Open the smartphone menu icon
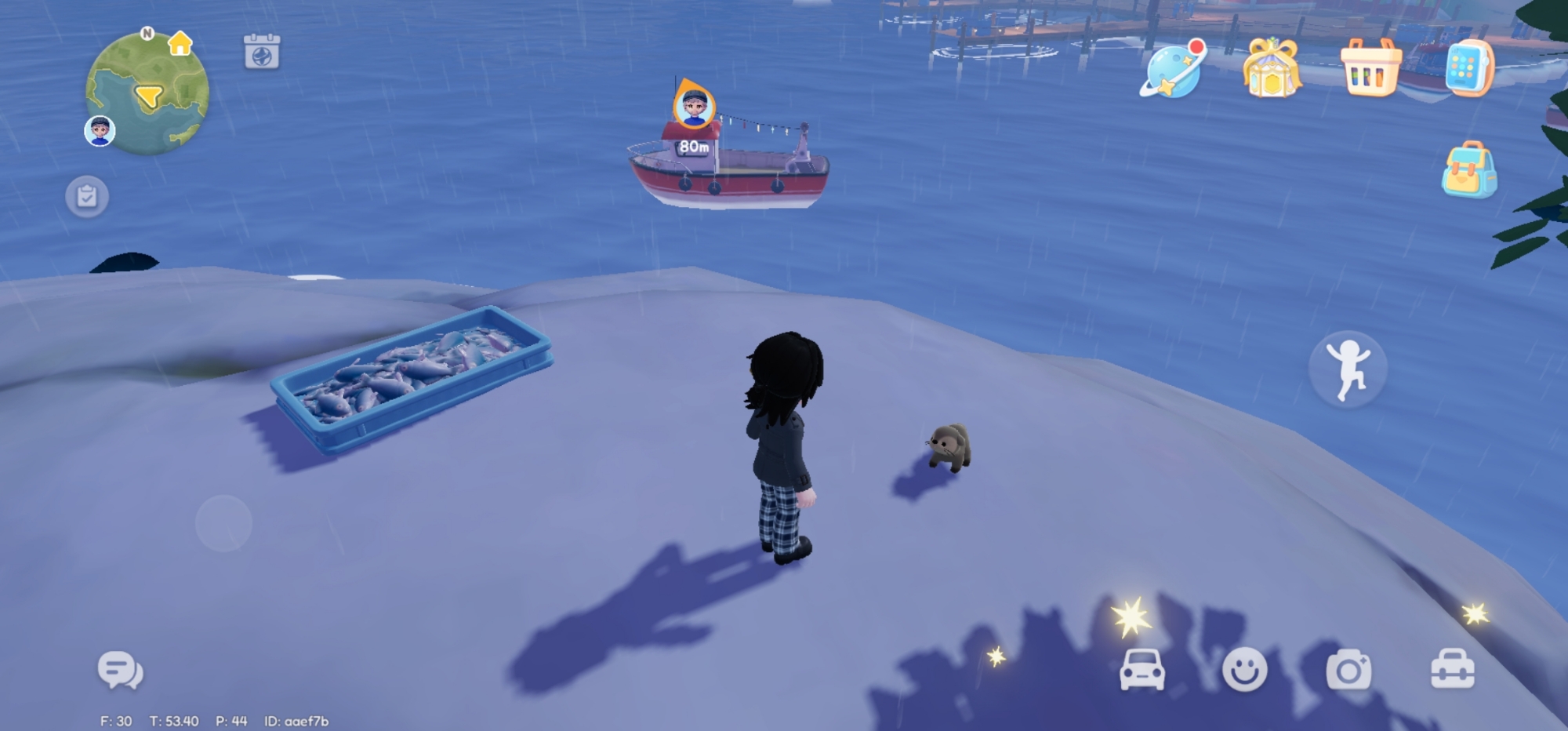This screenshot has height=731, width=1568. pyautogui.click(x=1468, y=68)
